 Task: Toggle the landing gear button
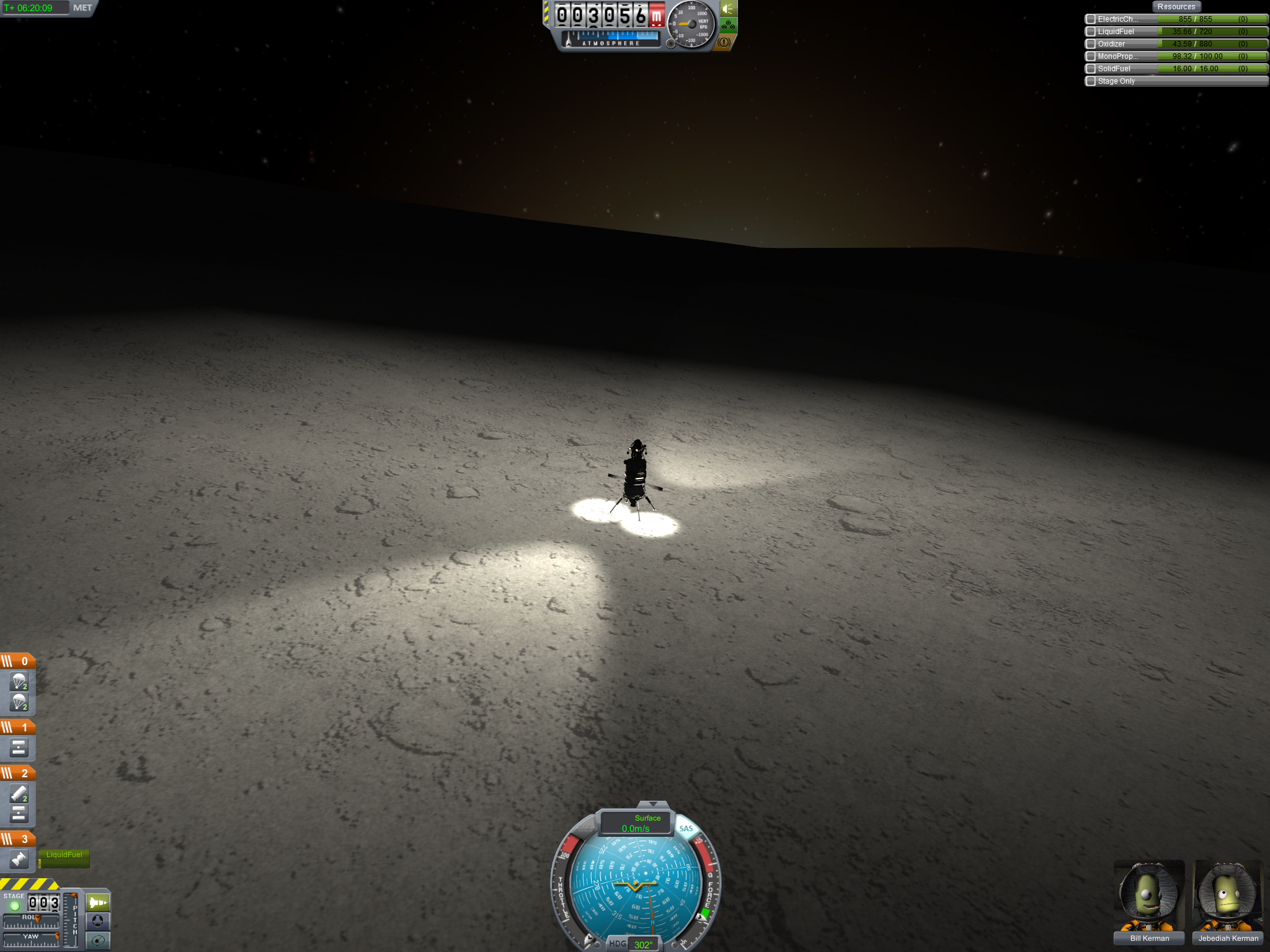728,26
